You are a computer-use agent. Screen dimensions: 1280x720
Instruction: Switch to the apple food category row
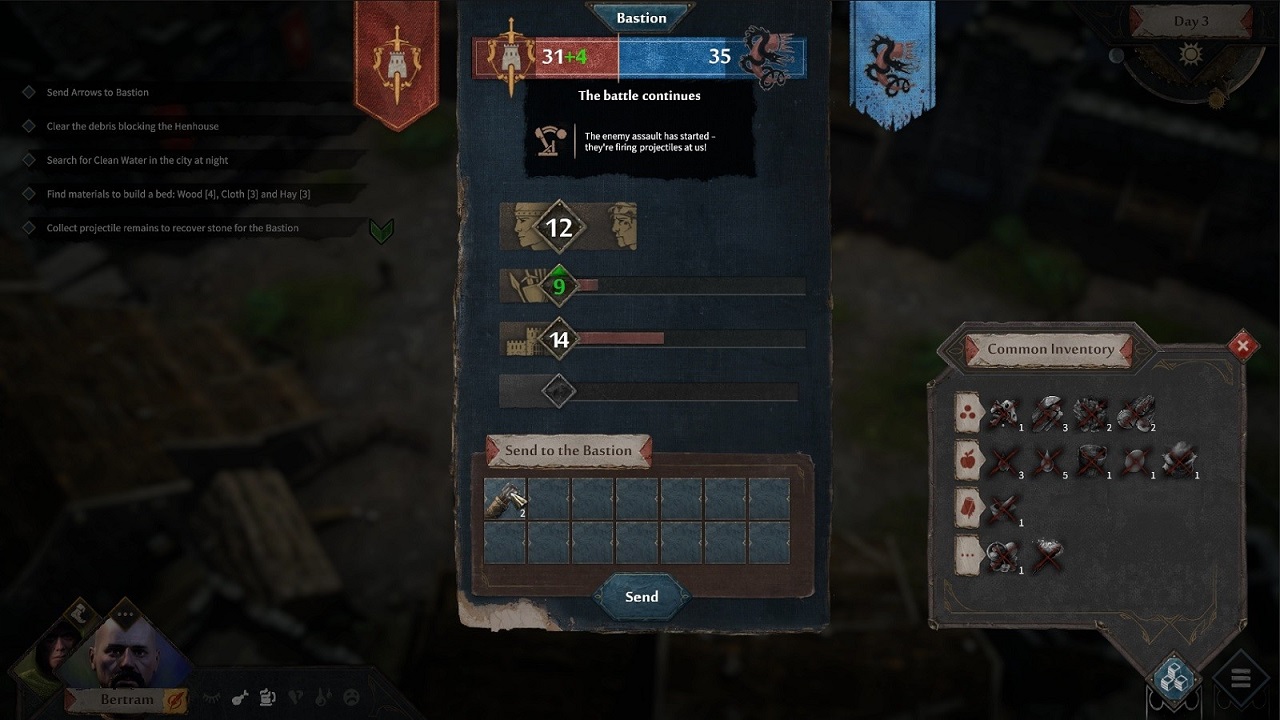pyautogui.click(x=967, y=458)
